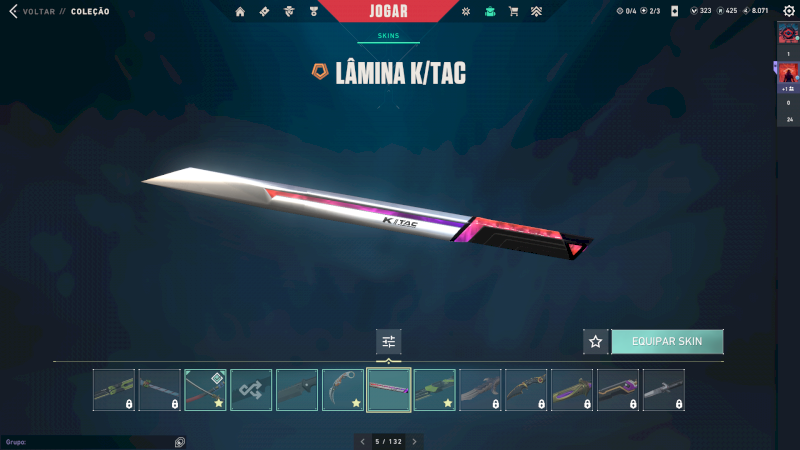Favorite this skin with the star button
Screen dimensions: 800x450
pos(596,341)
